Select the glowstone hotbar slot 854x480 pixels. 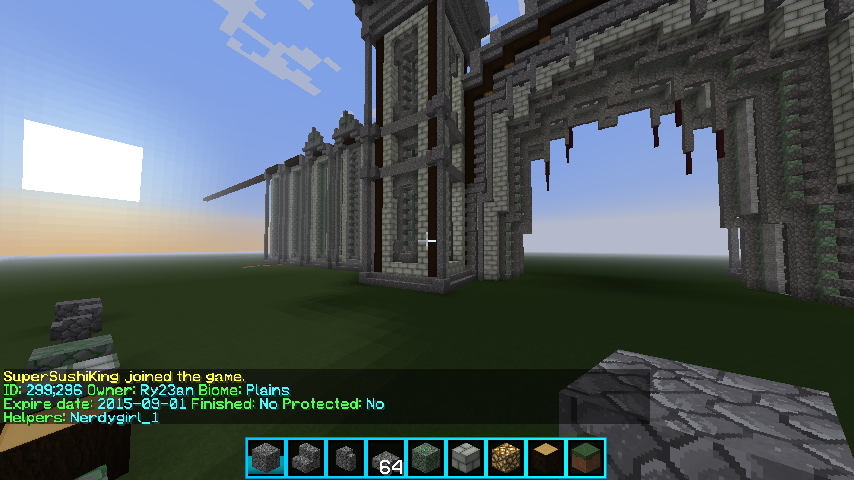tap(505, 458)
